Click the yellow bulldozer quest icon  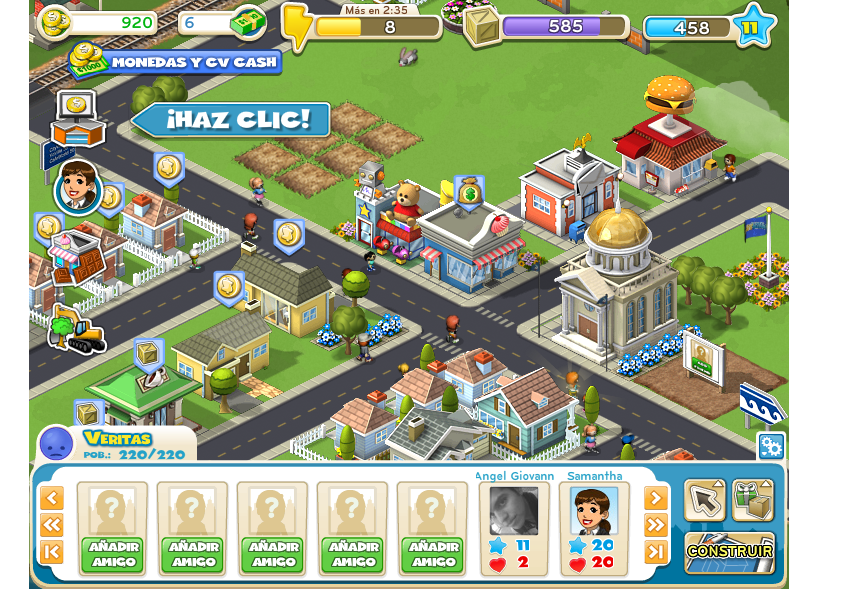click(x=76, y=330)
